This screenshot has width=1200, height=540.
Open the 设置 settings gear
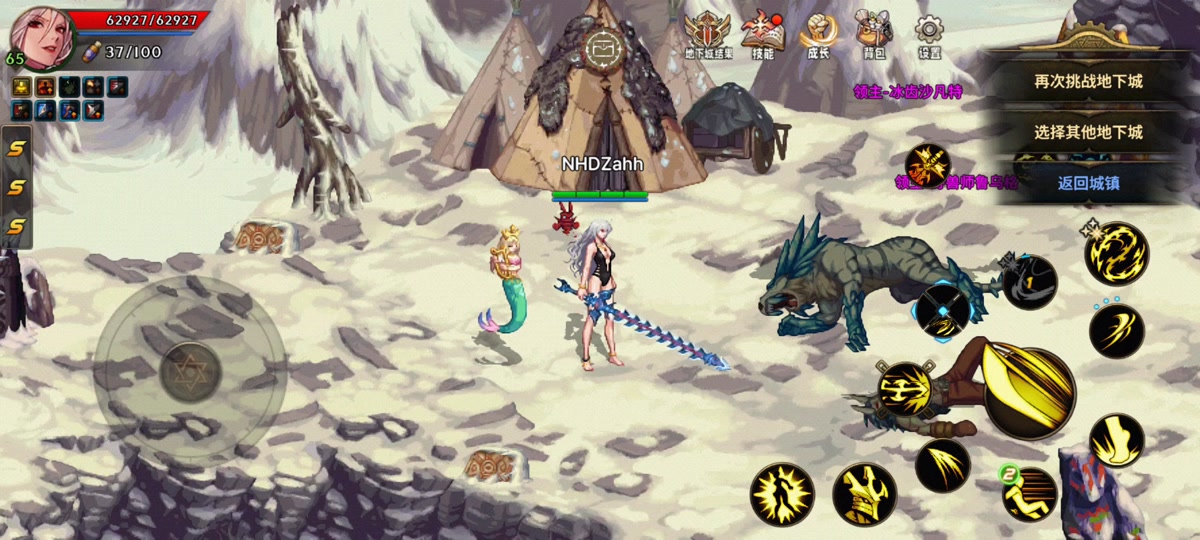(x=930, y=34)
